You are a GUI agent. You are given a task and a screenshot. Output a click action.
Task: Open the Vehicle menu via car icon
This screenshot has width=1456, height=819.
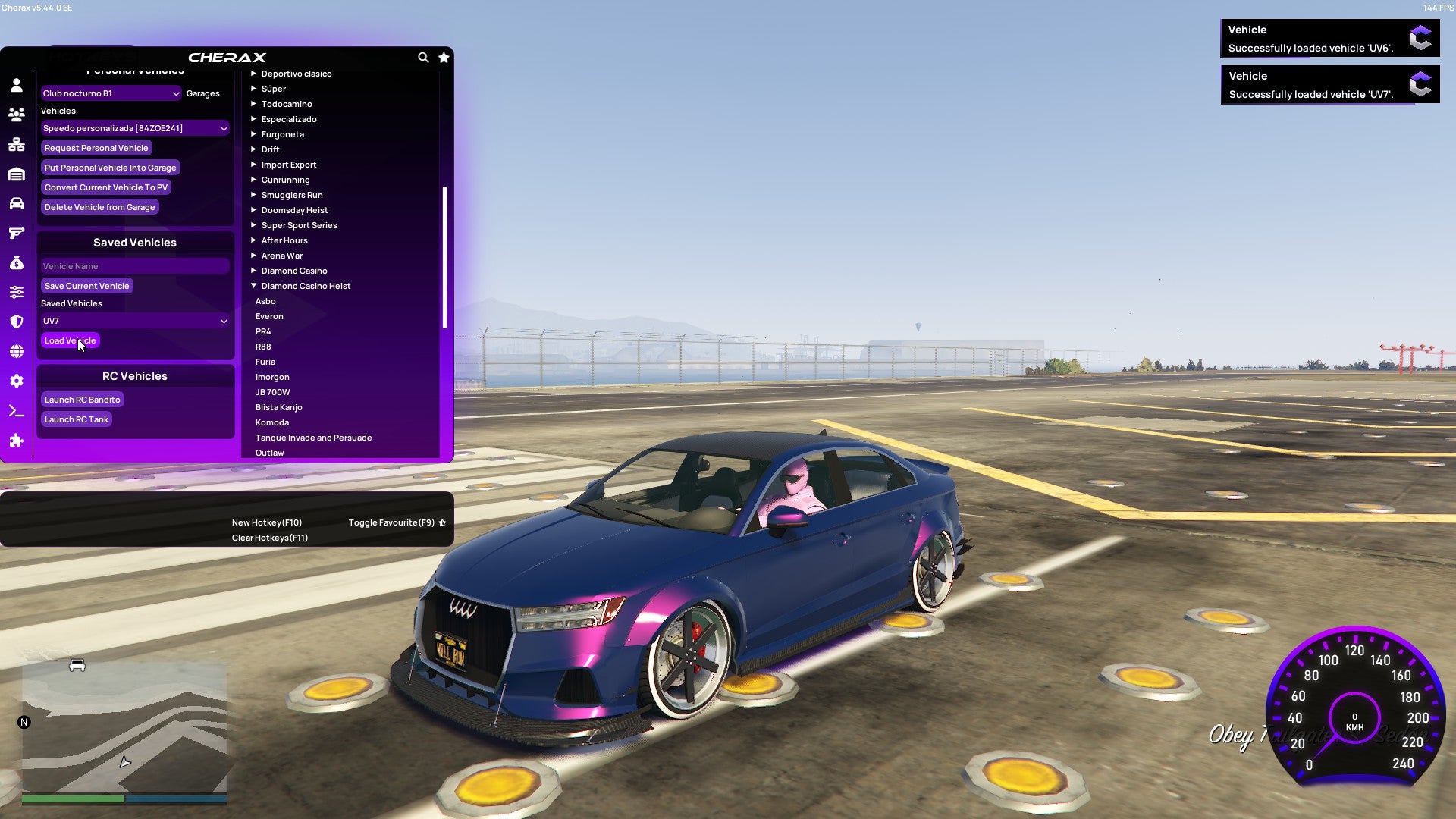tap(17, 203)
